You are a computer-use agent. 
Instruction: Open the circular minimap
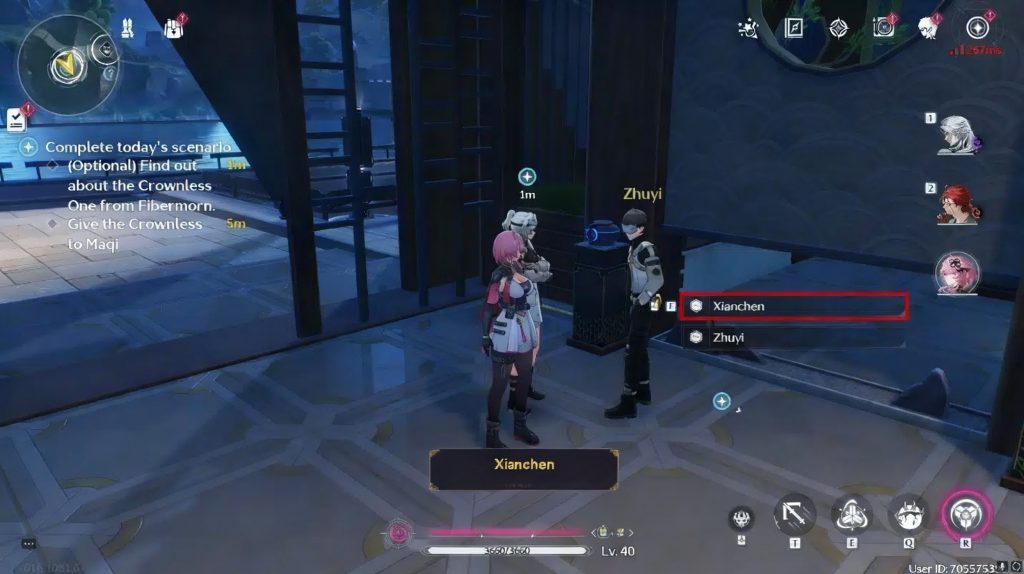coord(66,63)
